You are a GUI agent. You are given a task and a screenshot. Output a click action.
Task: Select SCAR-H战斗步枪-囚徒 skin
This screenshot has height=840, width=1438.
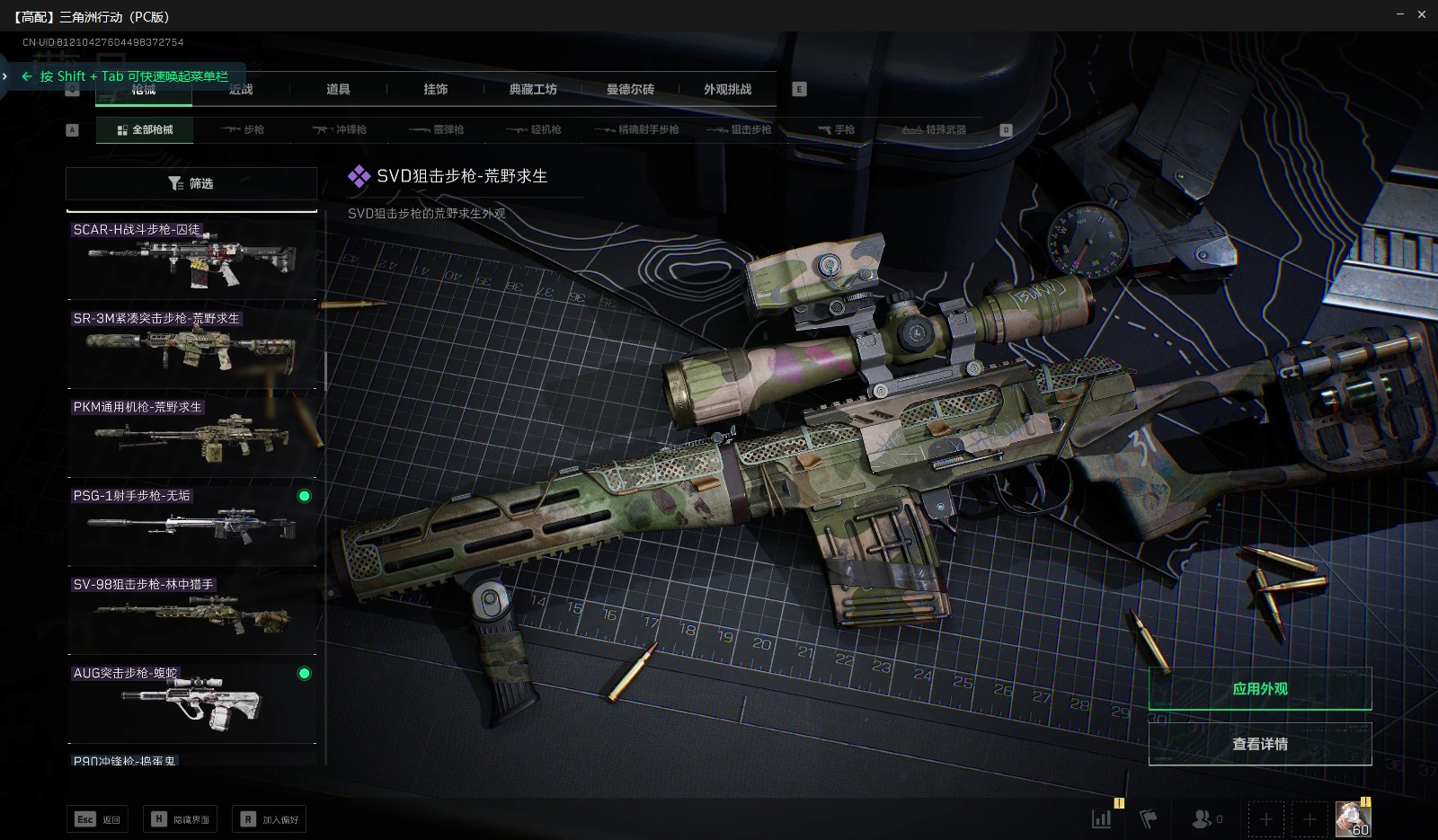point(191,258)
